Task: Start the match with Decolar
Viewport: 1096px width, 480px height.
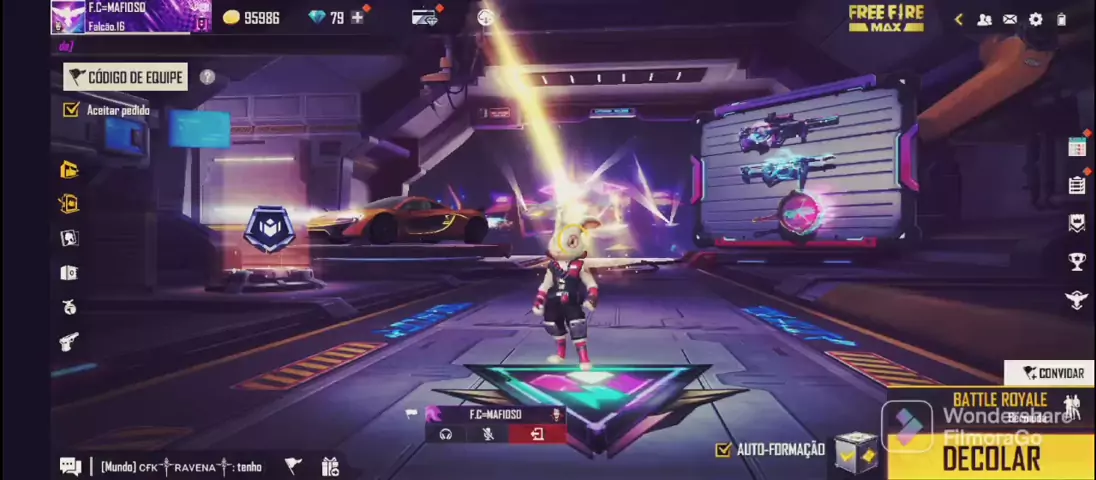Action: click(990, 458)
